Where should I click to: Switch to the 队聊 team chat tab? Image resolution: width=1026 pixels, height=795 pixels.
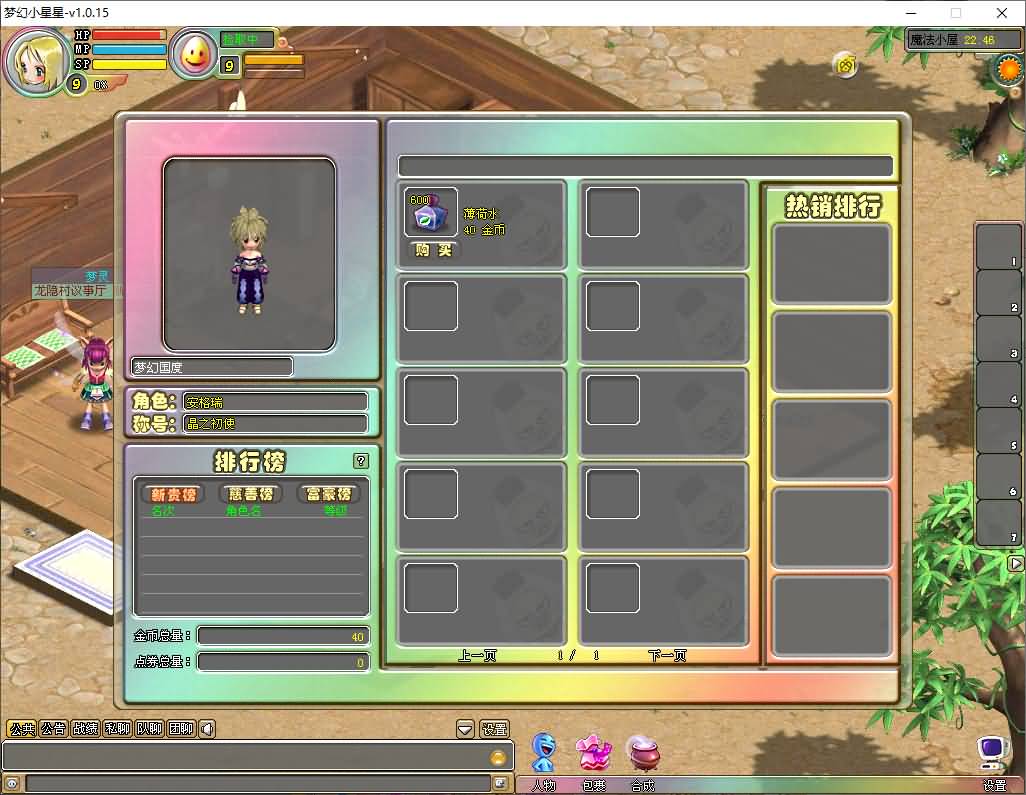149,729
